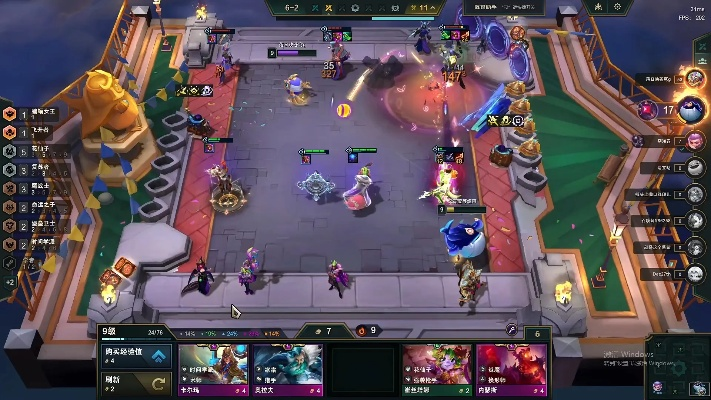The height and width of the screenshot is (400, 711).
Task: Purchase the green-haired champion card costing 2
Action: (x=436, y=370)
